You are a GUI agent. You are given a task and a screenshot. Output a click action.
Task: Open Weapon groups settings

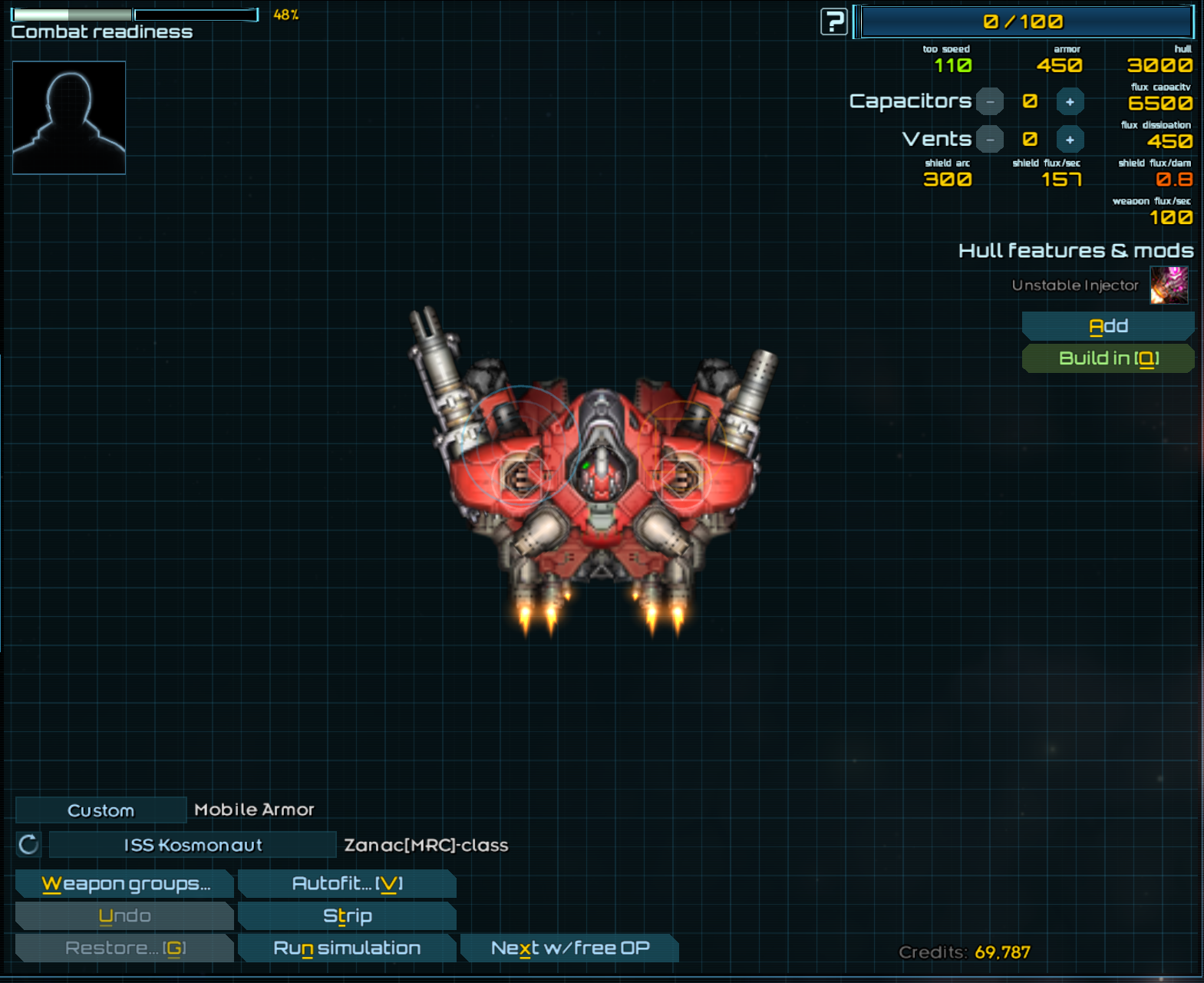click(x=125, y=884)
